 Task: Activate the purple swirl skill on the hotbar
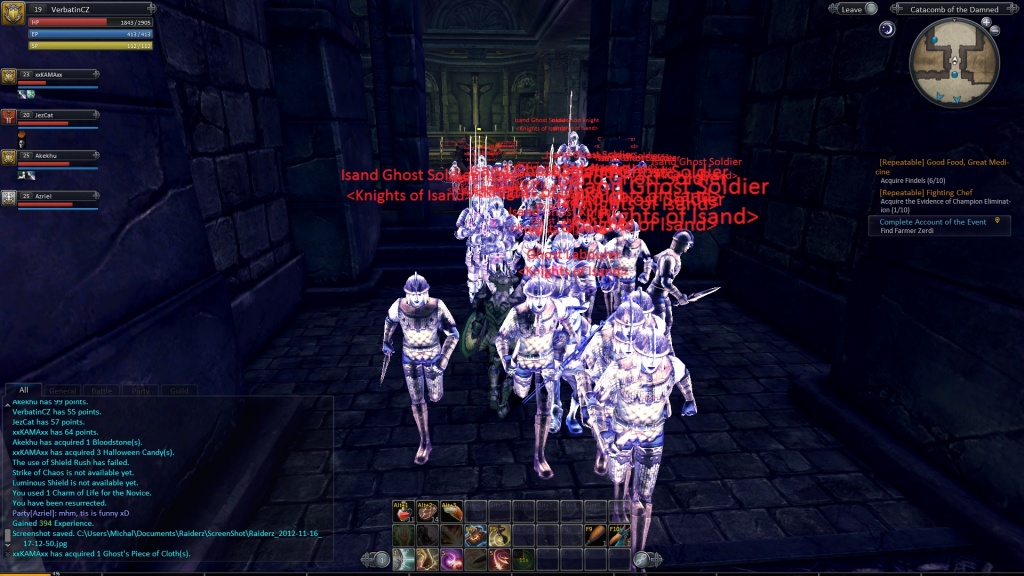click(x=451, y=558)
